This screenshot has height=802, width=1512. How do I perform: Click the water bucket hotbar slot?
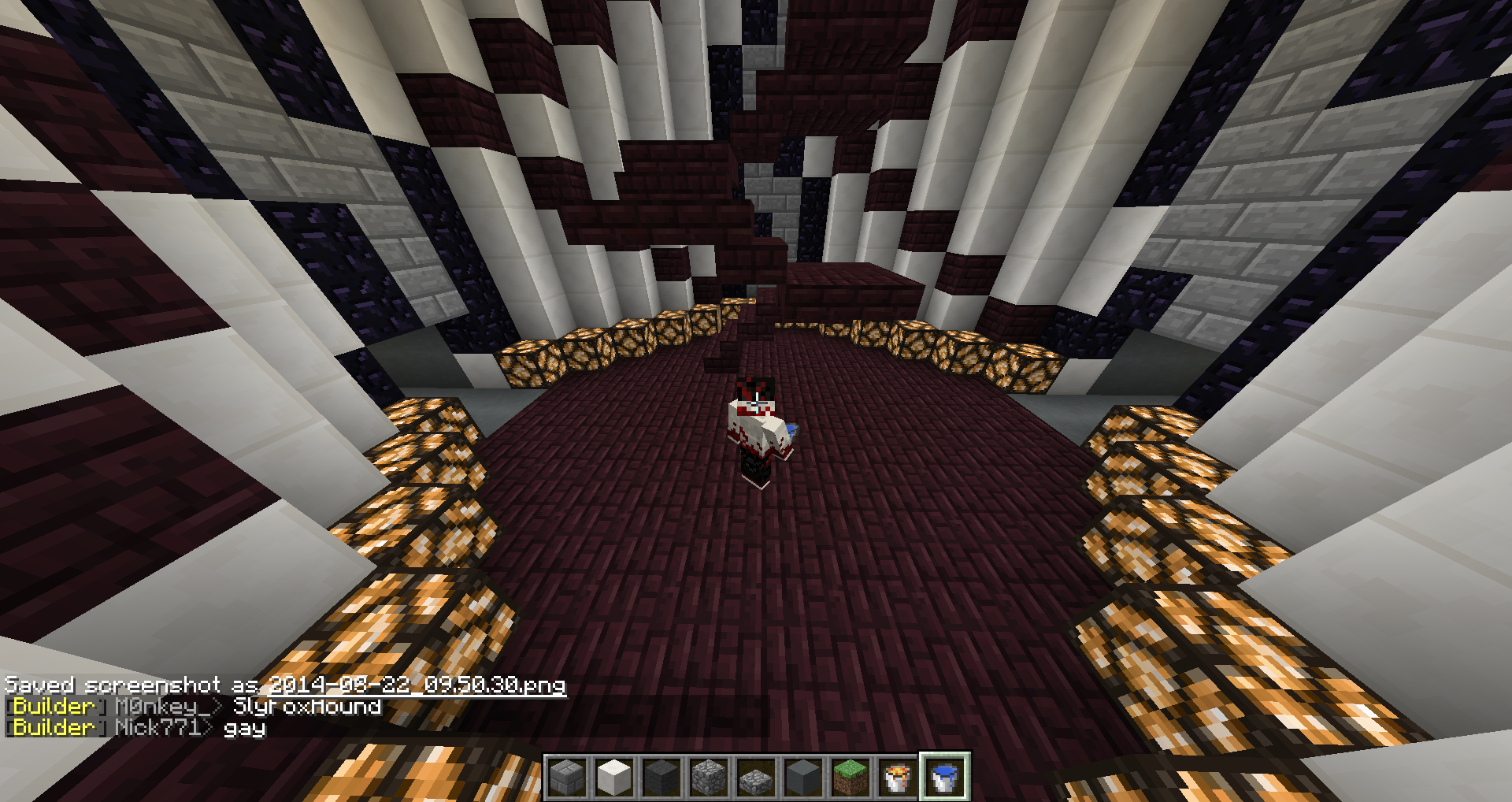943,777
